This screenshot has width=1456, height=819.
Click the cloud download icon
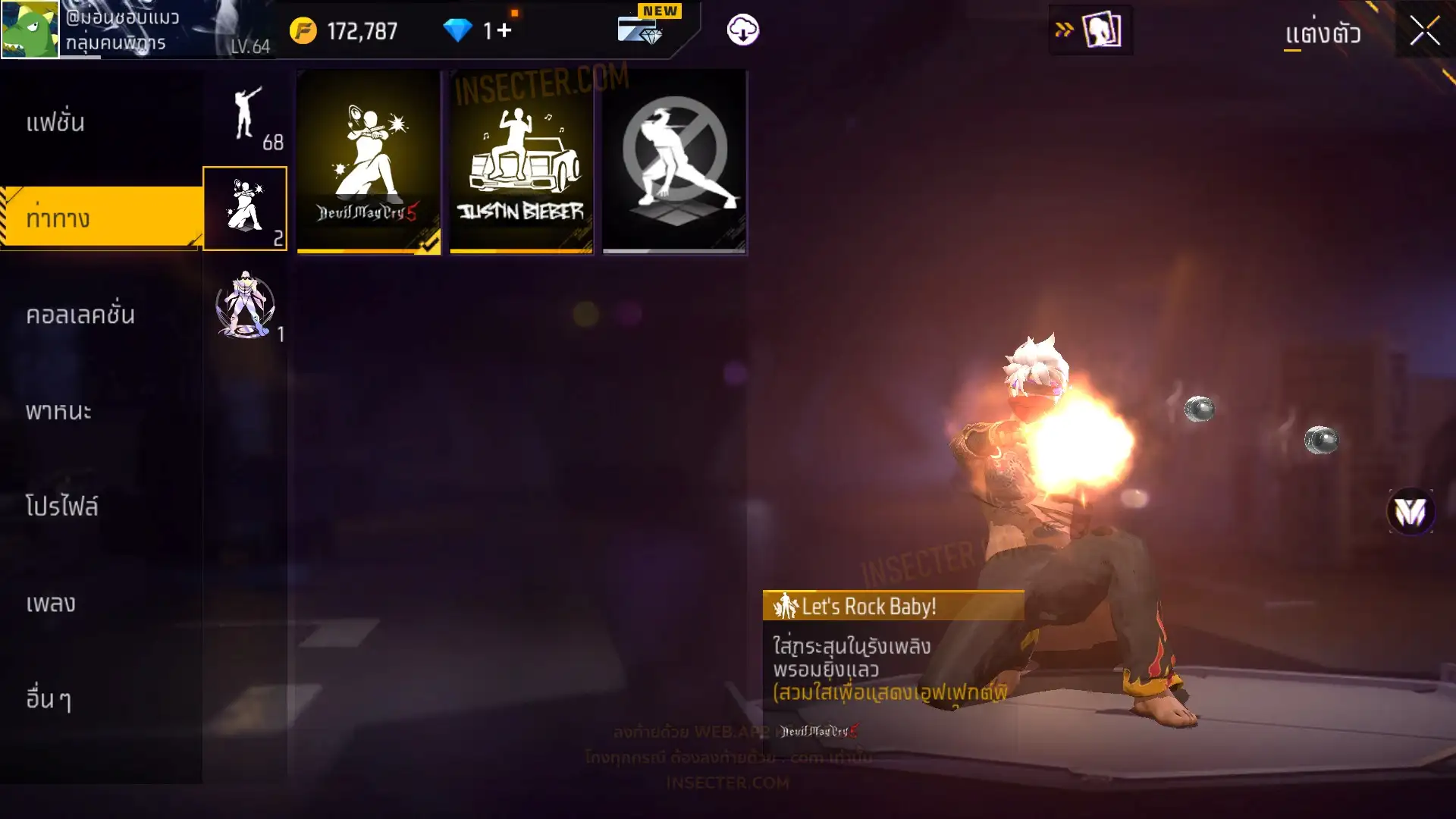742,30
